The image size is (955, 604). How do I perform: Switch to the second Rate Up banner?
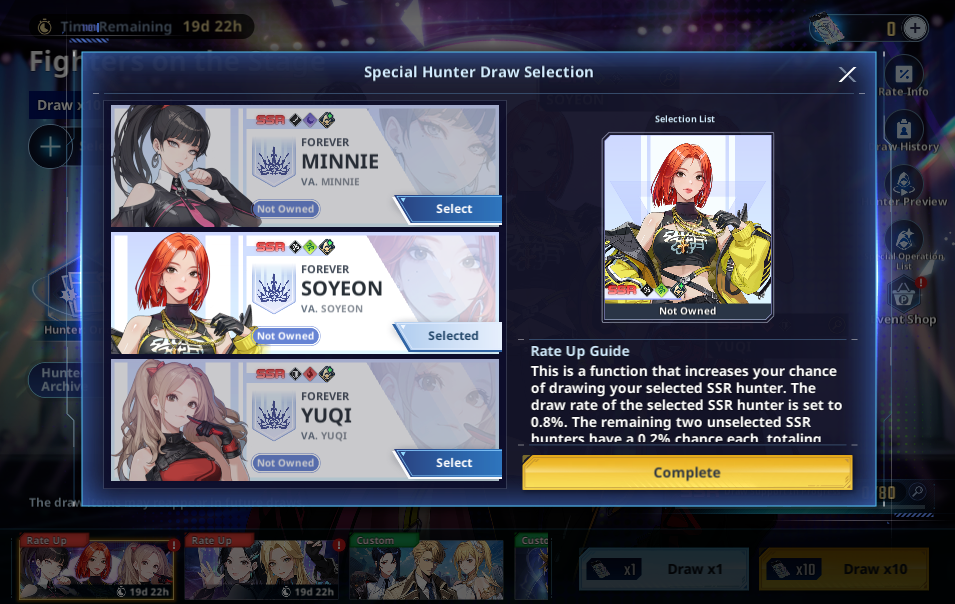[263, 569]
